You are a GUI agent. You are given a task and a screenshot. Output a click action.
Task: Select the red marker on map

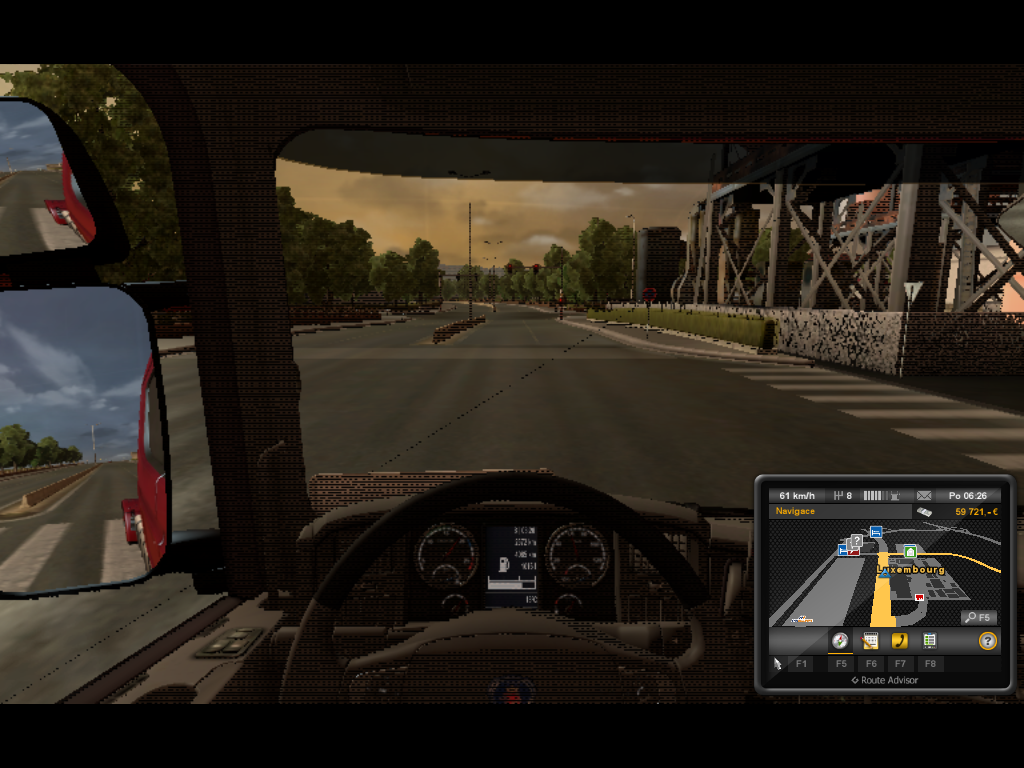click(x=919, y=597)
